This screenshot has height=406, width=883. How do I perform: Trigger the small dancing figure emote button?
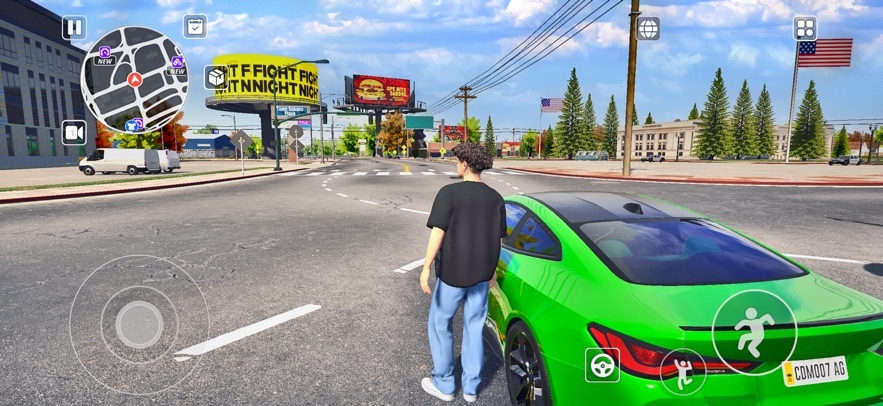click(x=683, y=372)
